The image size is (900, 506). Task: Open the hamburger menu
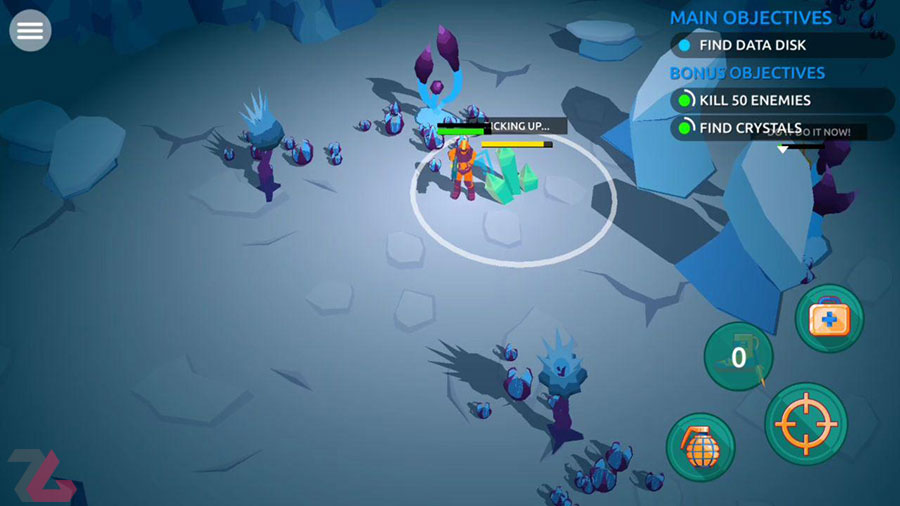coord(30,31)
